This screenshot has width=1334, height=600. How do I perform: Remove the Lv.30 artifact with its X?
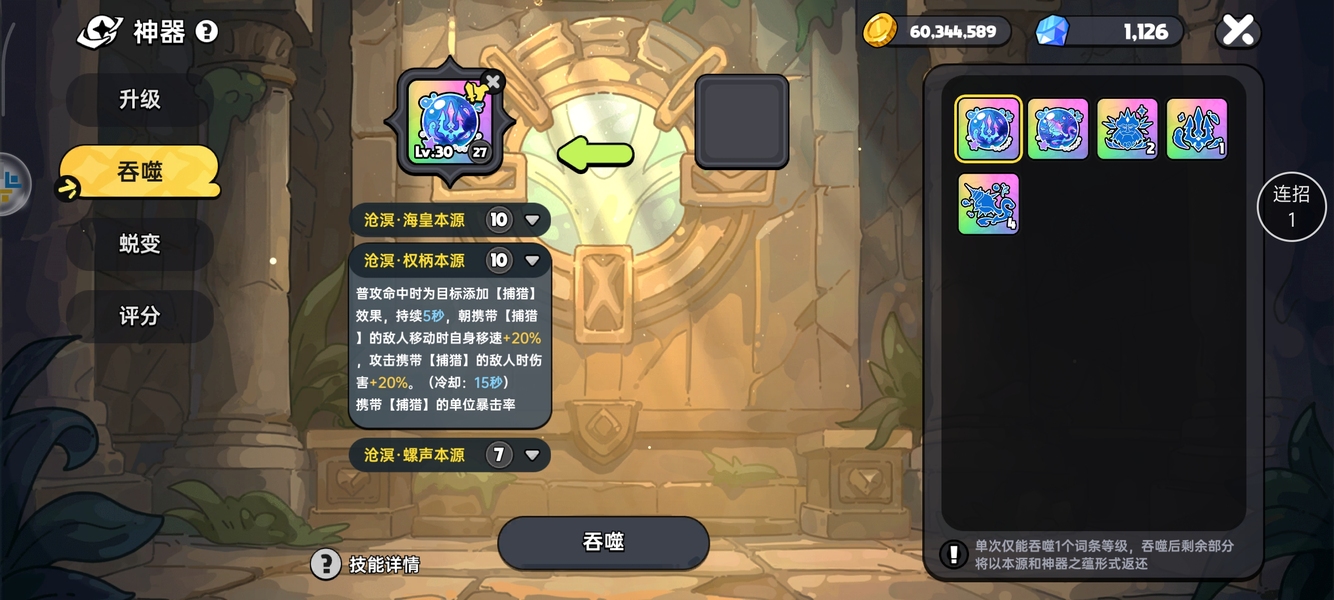(492, 81)
